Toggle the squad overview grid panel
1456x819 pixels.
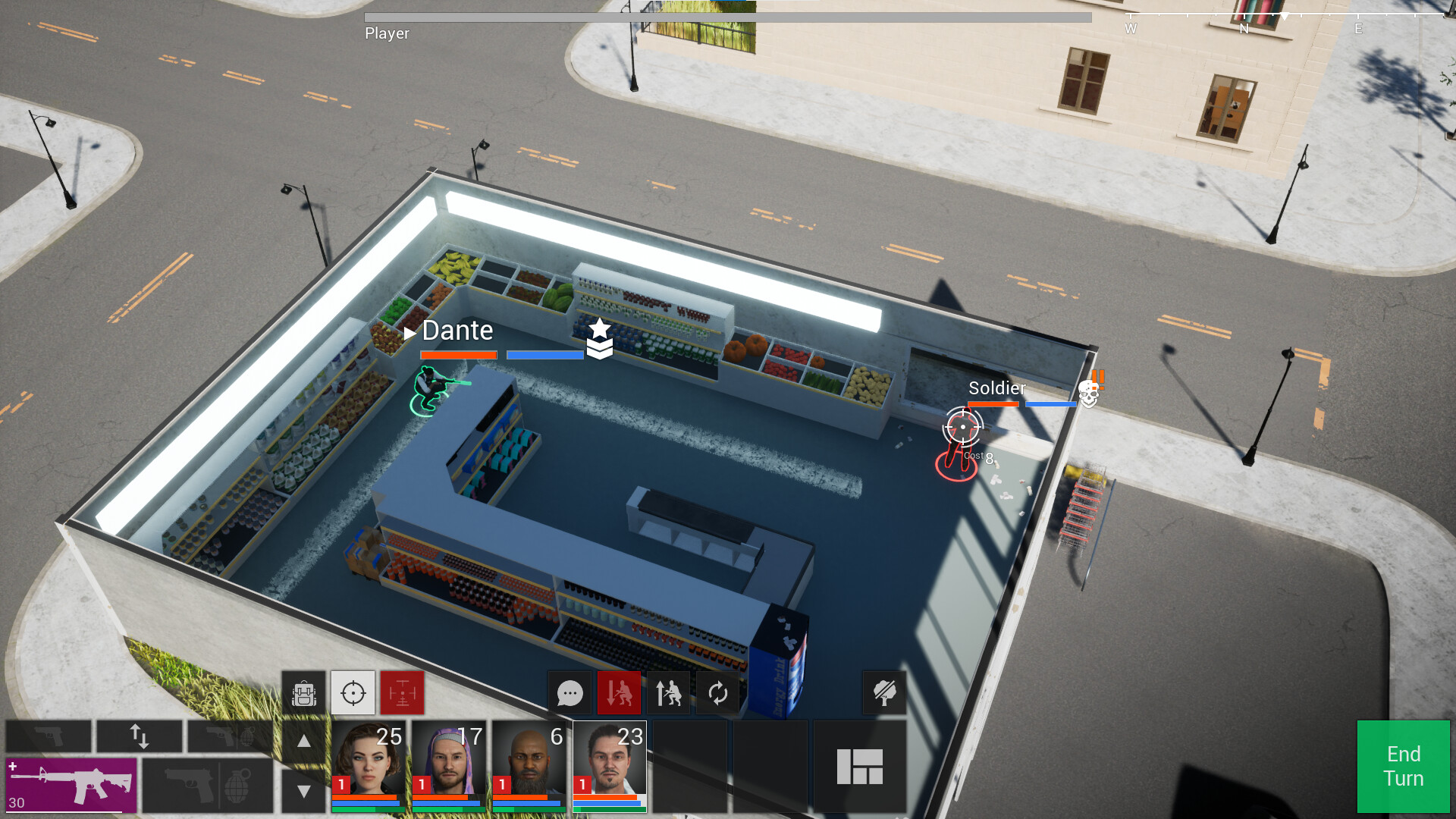[x=861, y=766]
